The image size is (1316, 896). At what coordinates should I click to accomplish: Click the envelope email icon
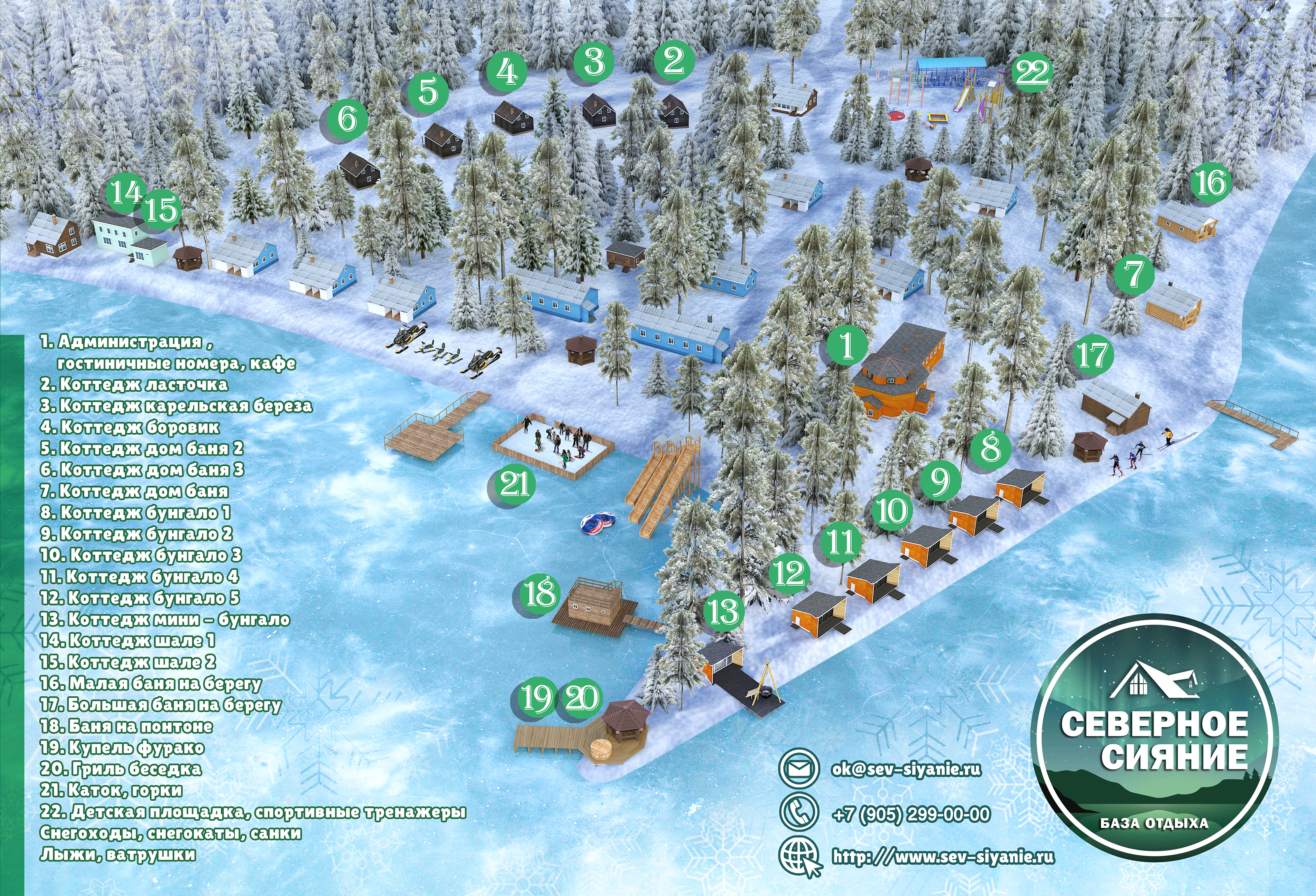click(x=798, y=769)
